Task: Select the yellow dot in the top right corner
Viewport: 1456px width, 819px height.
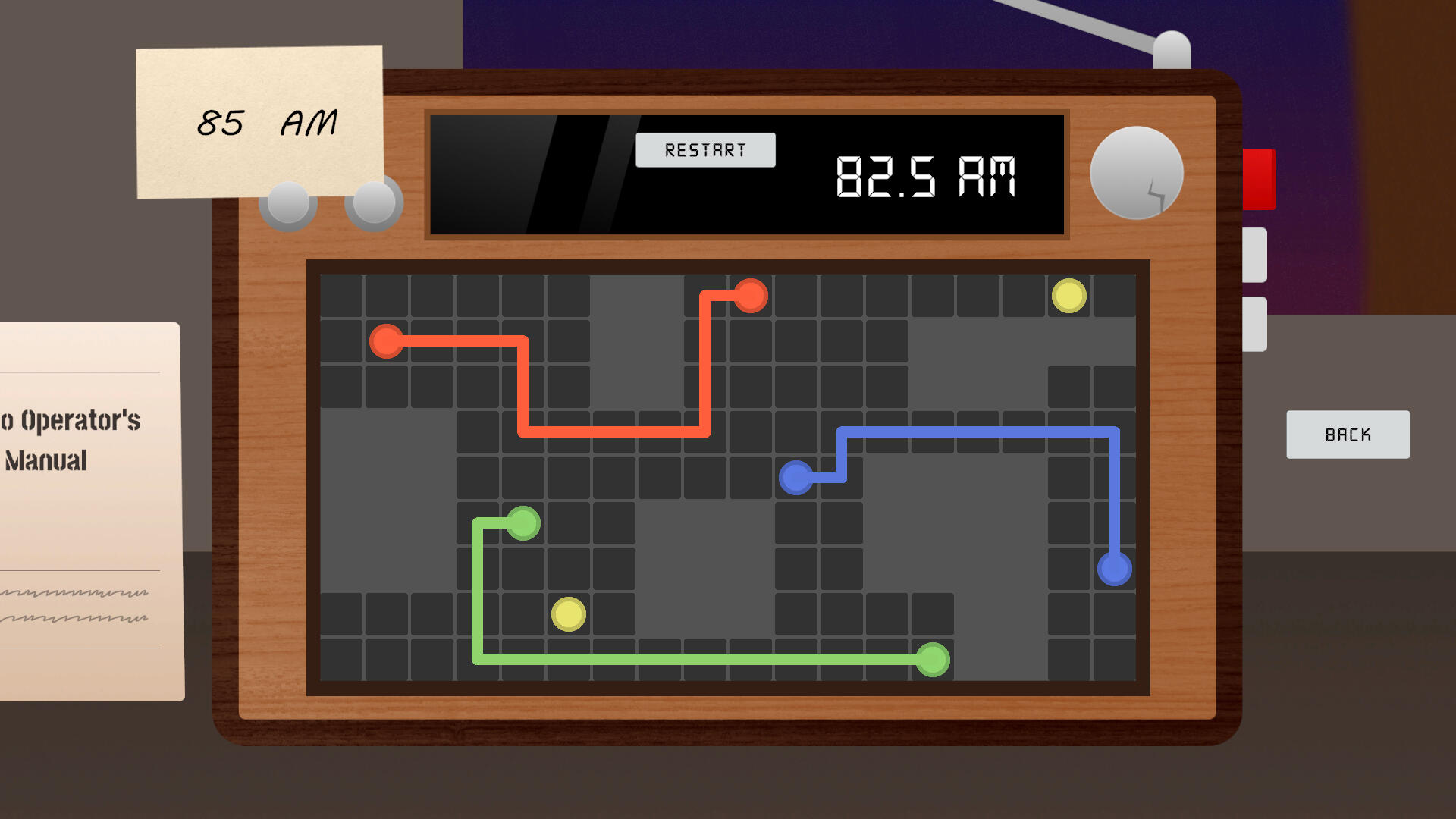Action: click(x=1069, y=295)
